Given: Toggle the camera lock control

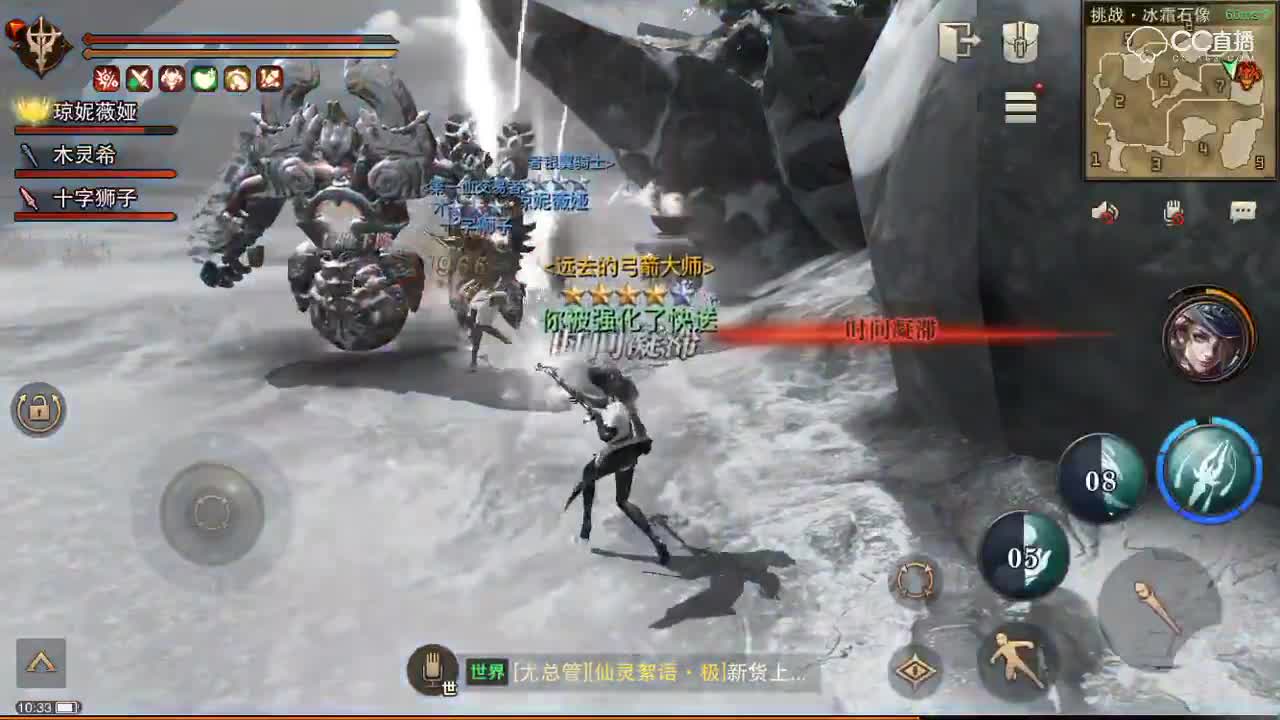Looking at the screenshot, I should (x=35, y=412).
